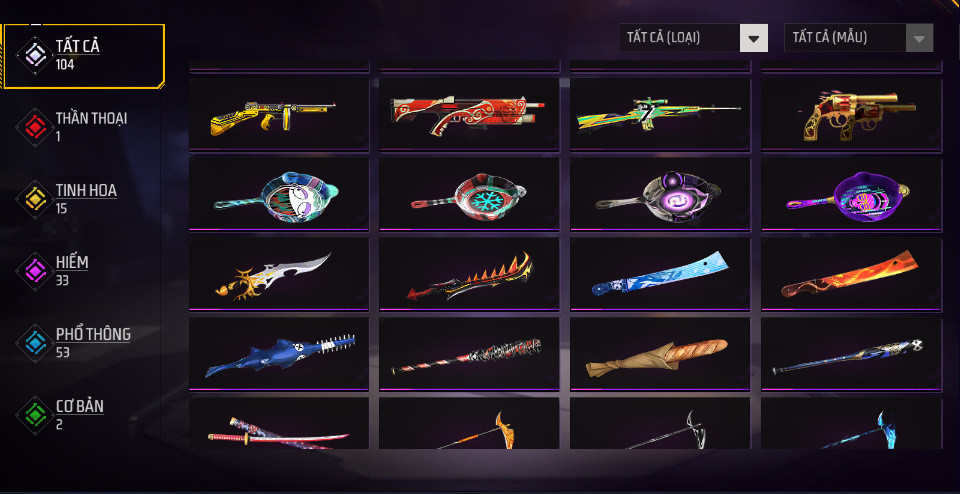Select the baguette bread melee skin

[x=660, y=354]
